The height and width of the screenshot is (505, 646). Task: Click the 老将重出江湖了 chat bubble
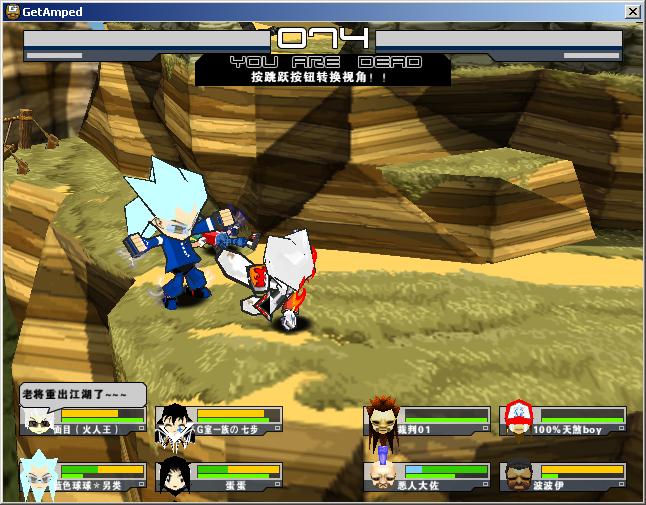pyautogui.click(x=82, y=393)
